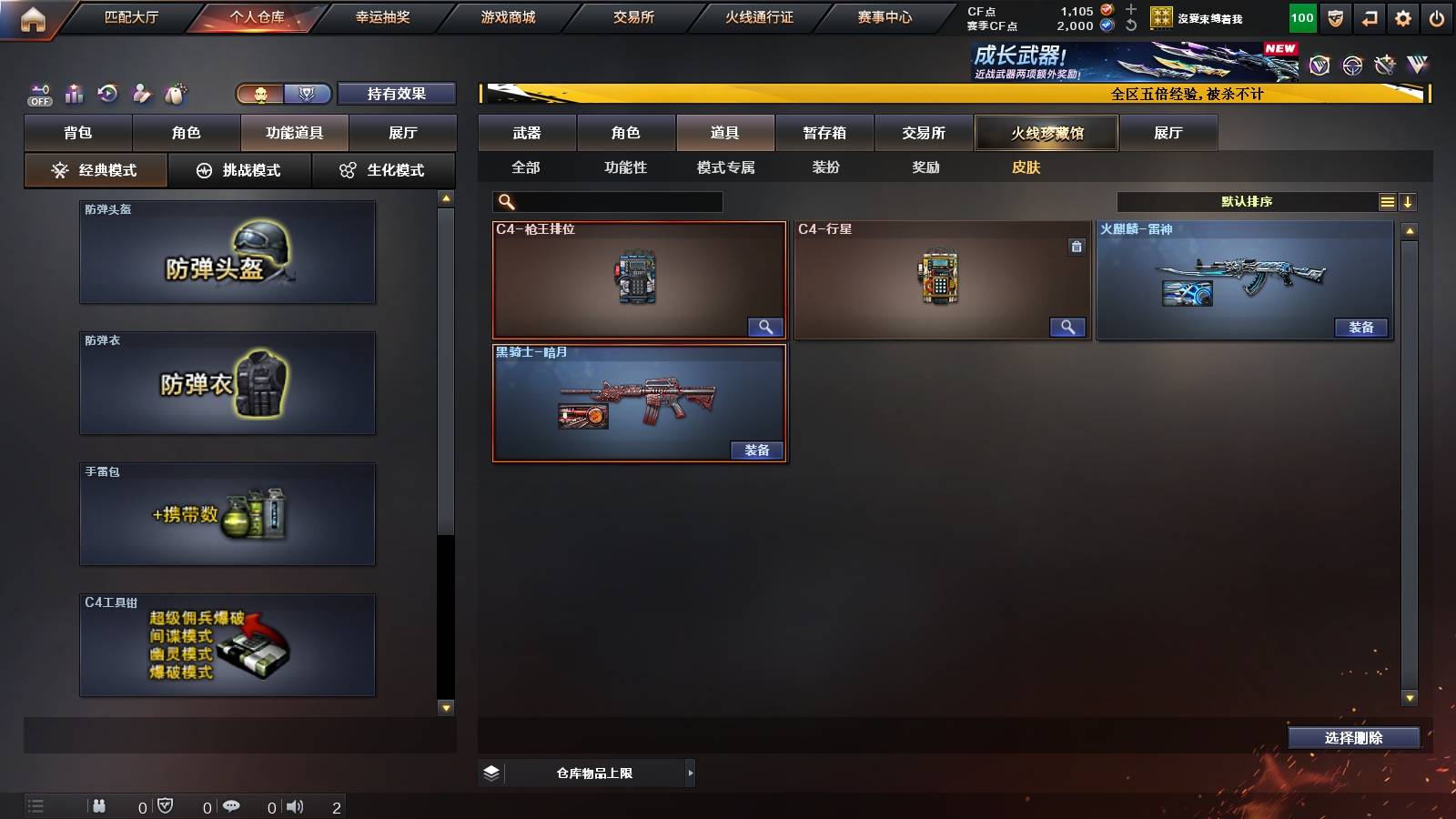1456x819 pixels.
Task: Click the dog tag icon in inventory toolbar
Action: point(175,90)
